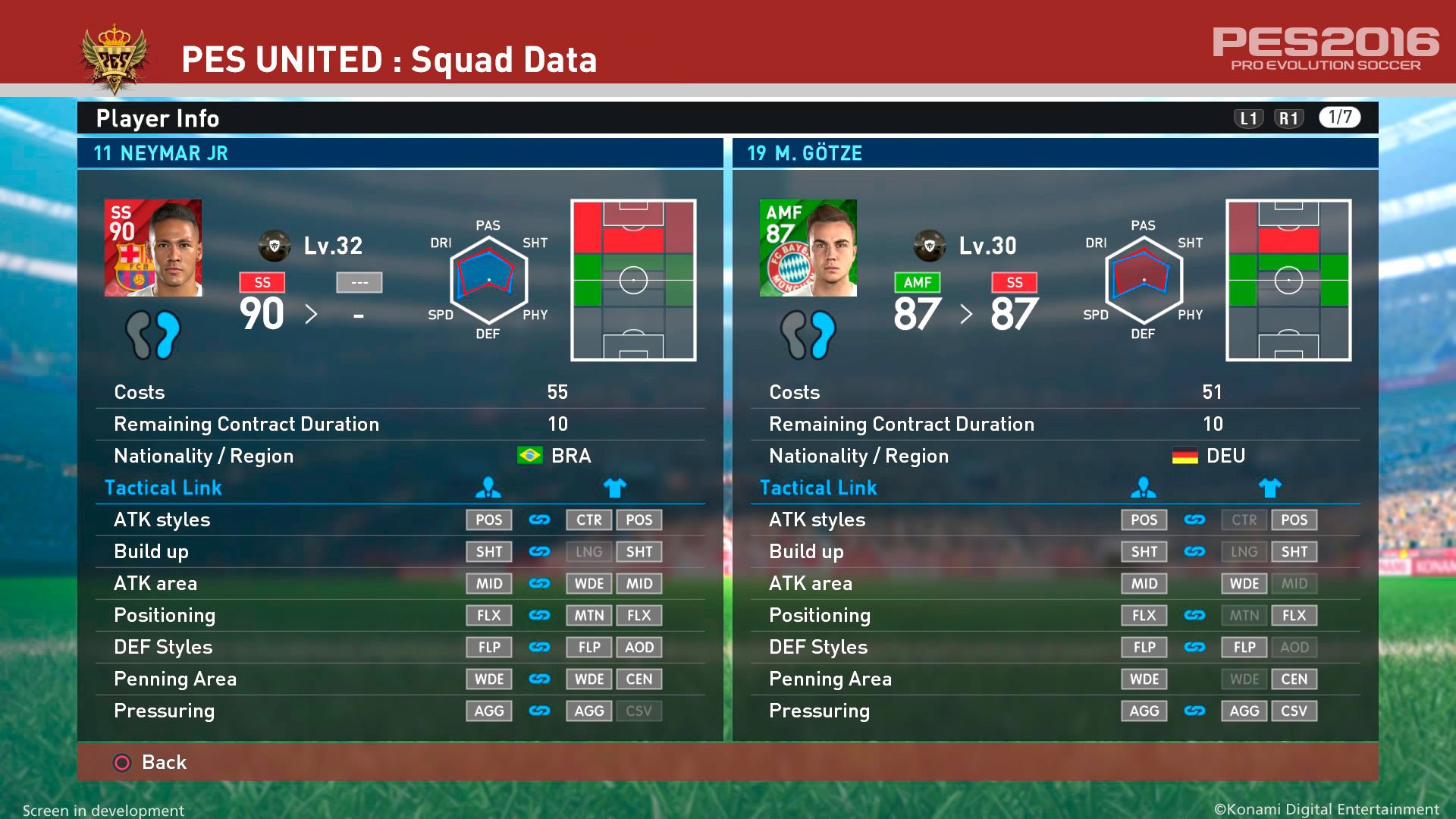This screenshot has width=1456, height=819.
Task: Click Götze's level ball icon showing Lv.30
Action: click(x=930, y=246)
